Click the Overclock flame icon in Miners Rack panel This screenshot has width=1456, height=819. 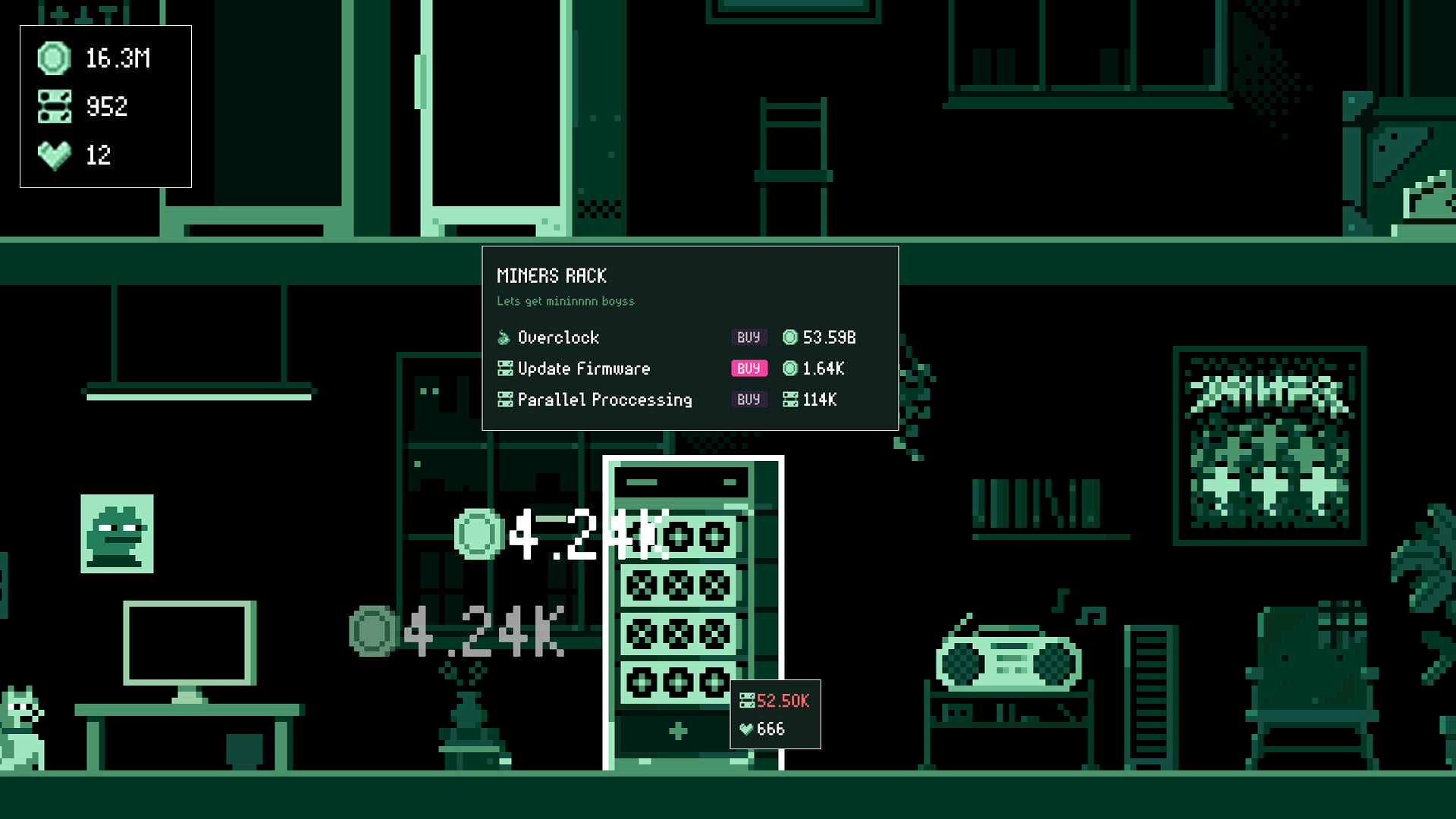(x=503, y=337)
